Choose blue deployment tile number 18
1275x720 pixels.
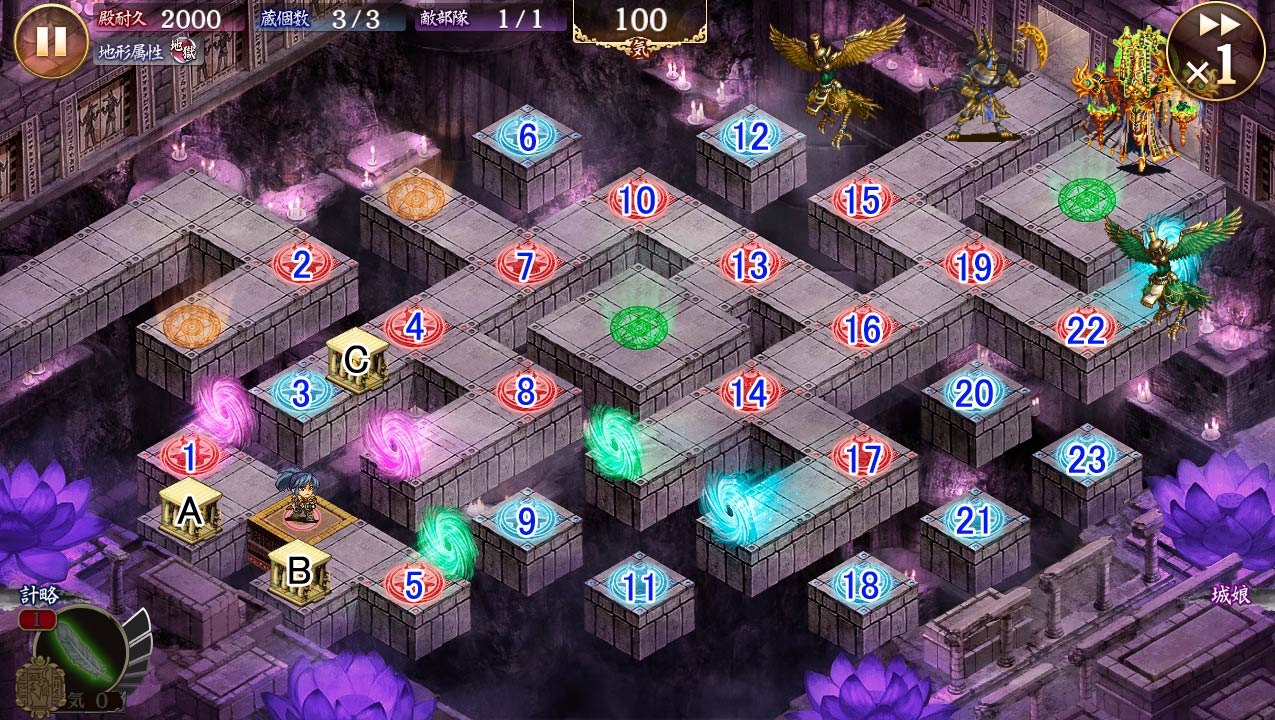tap(862, 585)
